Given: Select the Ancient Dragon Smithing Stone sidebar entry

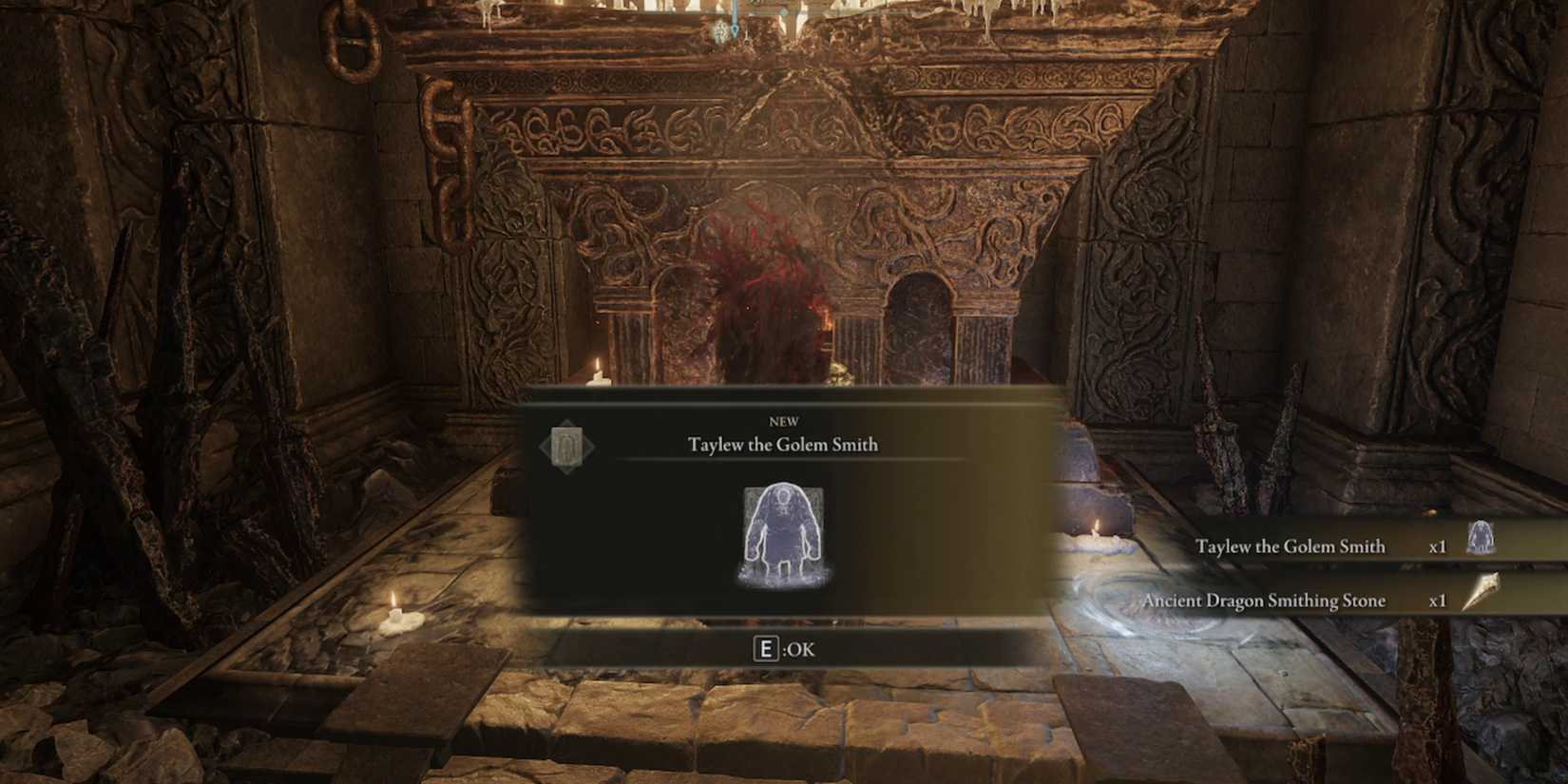Looking at the screenshot, I should [x=1267, y=600].
